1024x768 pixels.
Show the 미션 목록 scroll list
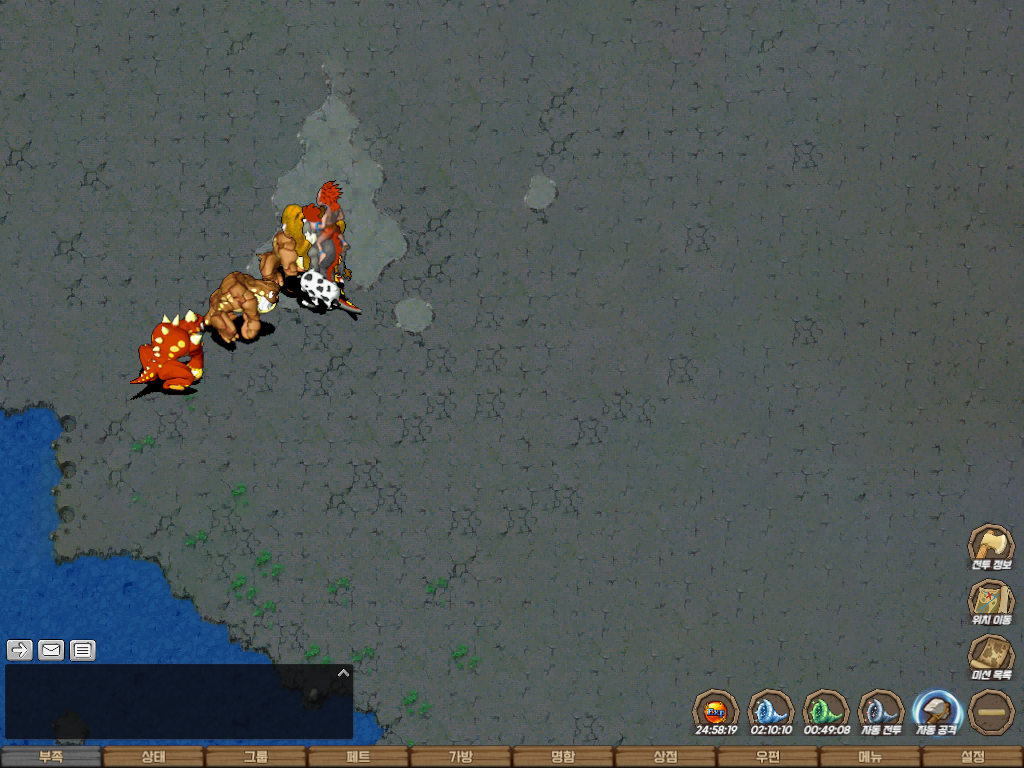click(x=991, y=655)
